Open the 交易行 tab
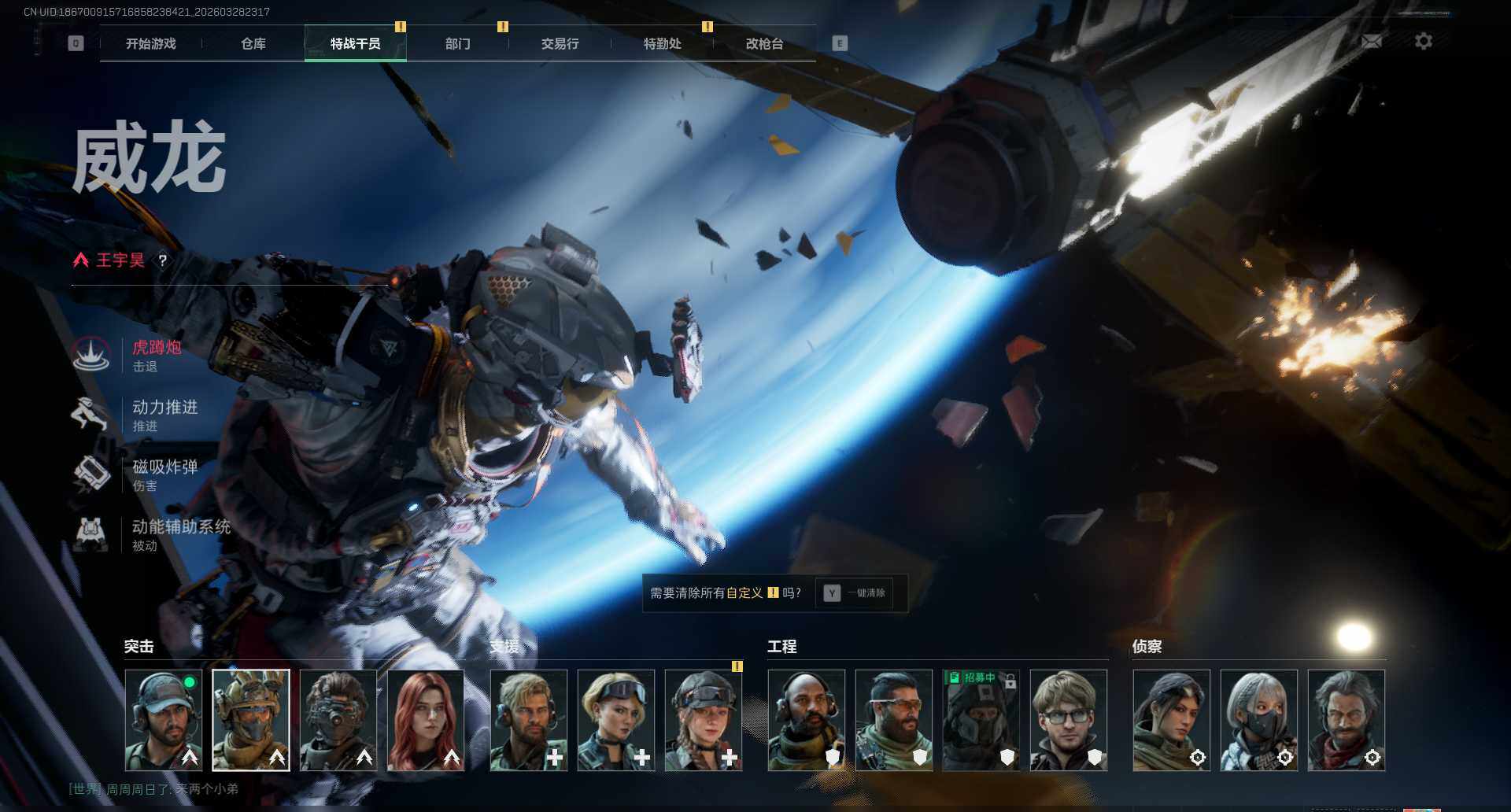 560,44
